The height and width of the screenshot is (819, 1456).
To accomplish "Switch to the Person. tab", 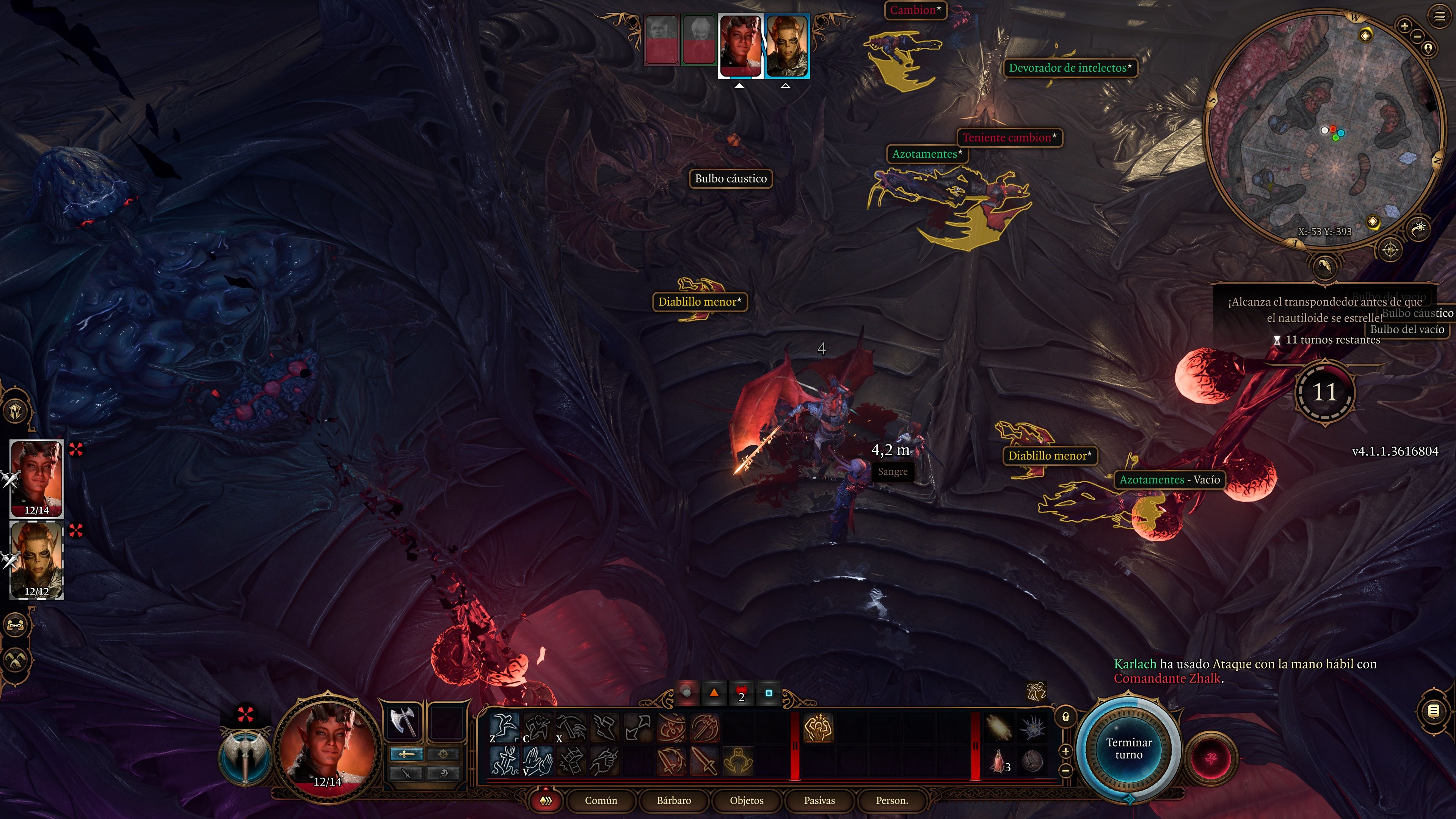I will point(891,800).
